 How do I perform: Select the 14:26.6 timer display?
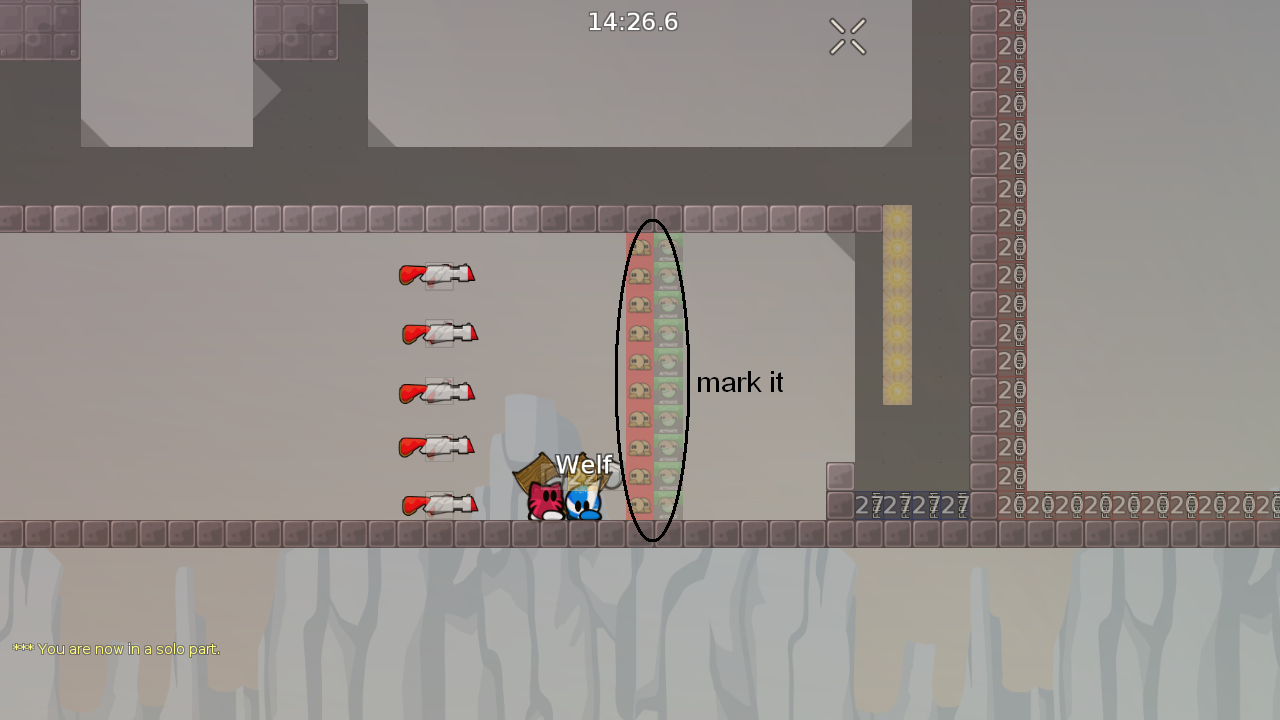click(x=632, y=22)
